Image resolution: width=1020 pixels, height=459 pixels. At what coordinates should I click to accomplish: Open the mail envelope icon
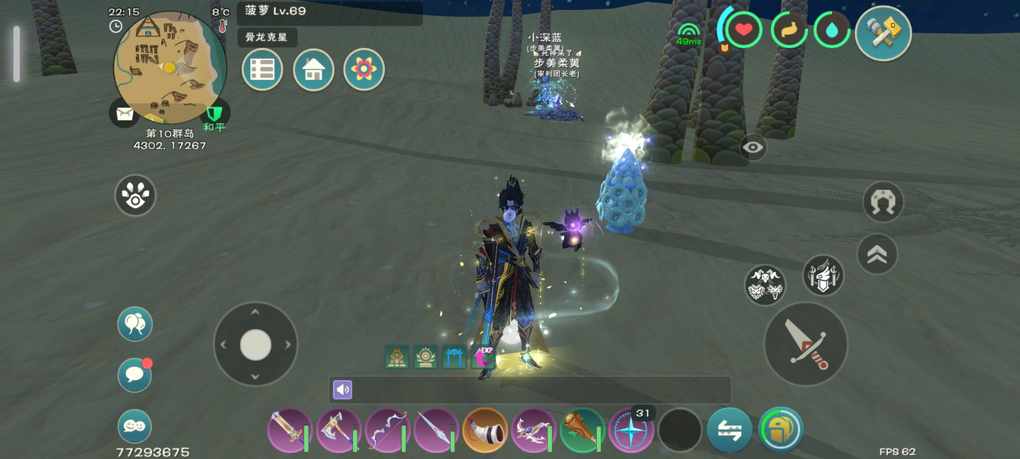coord(124,114)
